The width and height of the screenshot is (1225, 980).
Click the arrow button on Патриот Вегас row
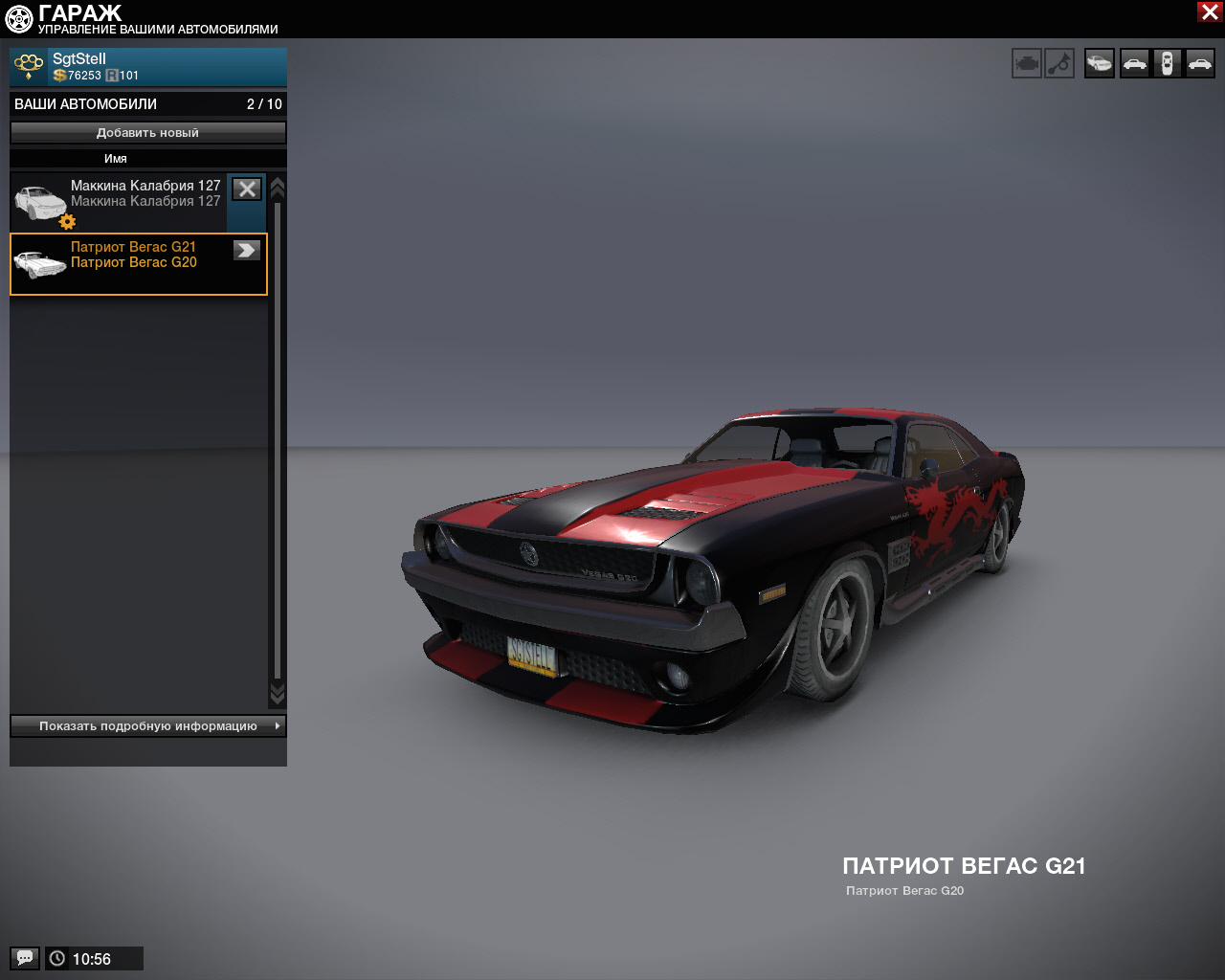(247, 250)
